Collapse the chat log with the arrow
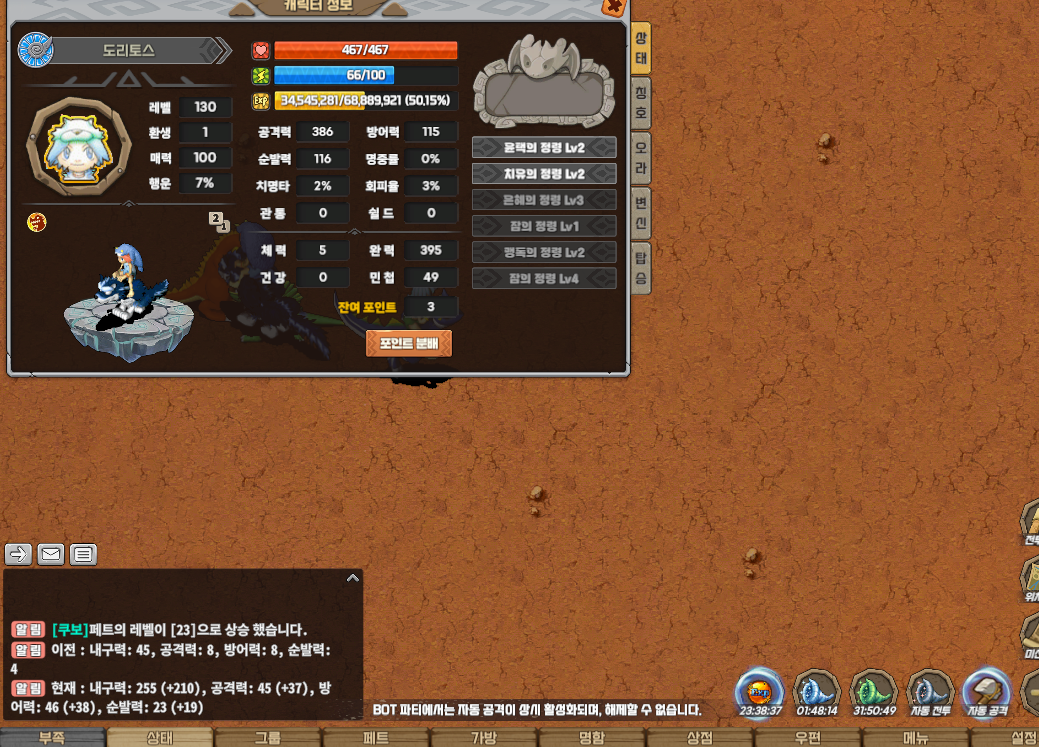Viewport: 1039px width, 747px height. click(x=352, y=578)
